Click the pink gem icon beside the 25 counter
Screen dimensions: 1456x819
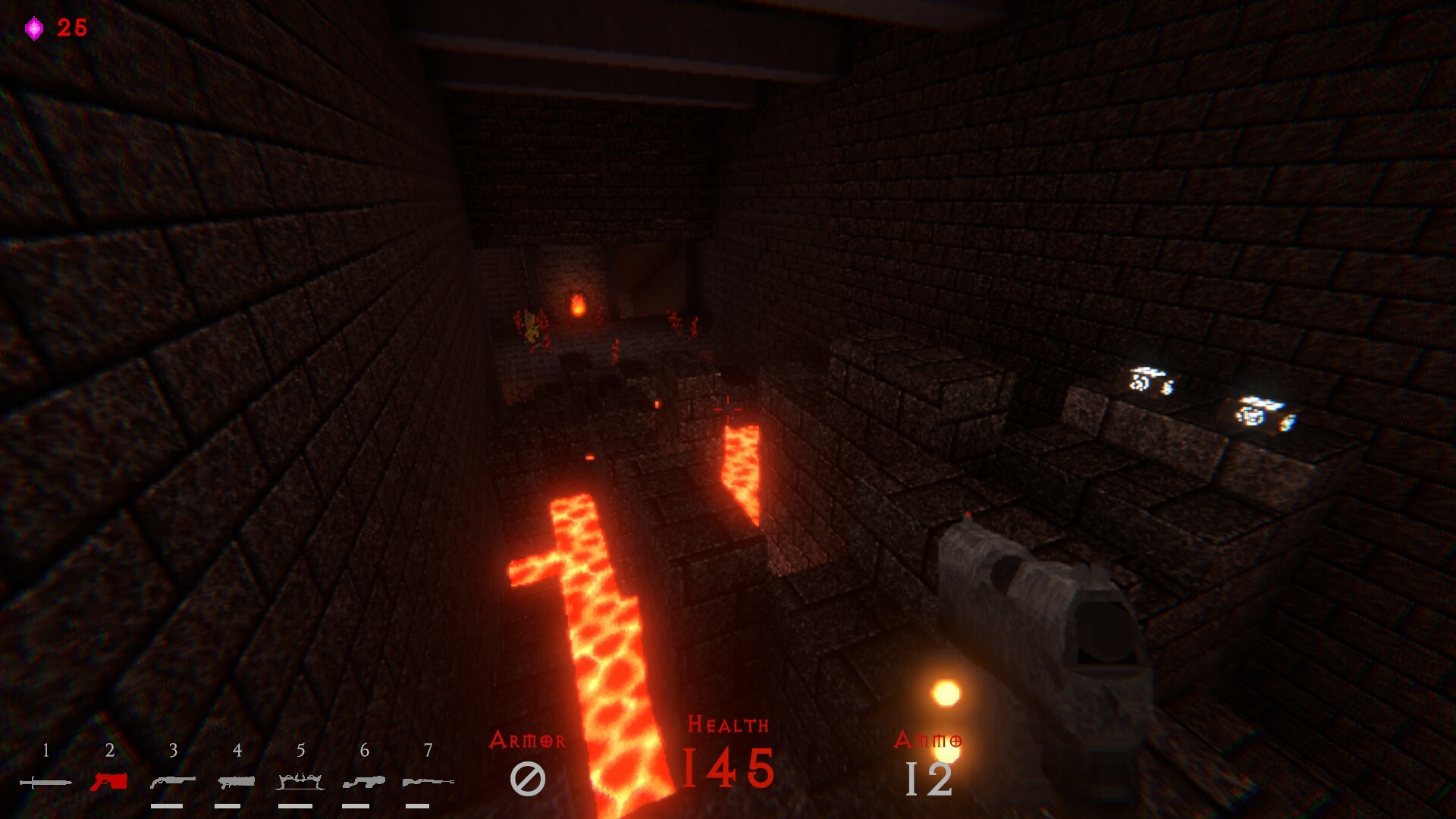(x=34, y=27)
